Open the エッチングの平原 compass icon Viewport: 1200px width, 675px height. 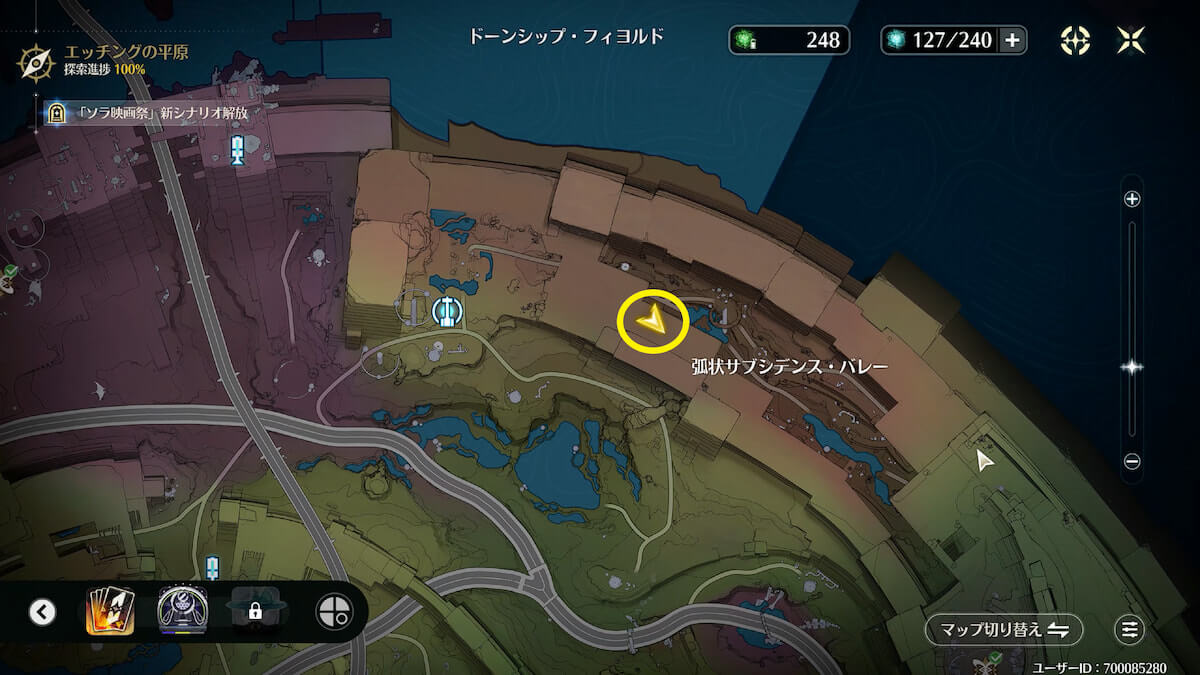pyautogui.click(x=36, y=60)
